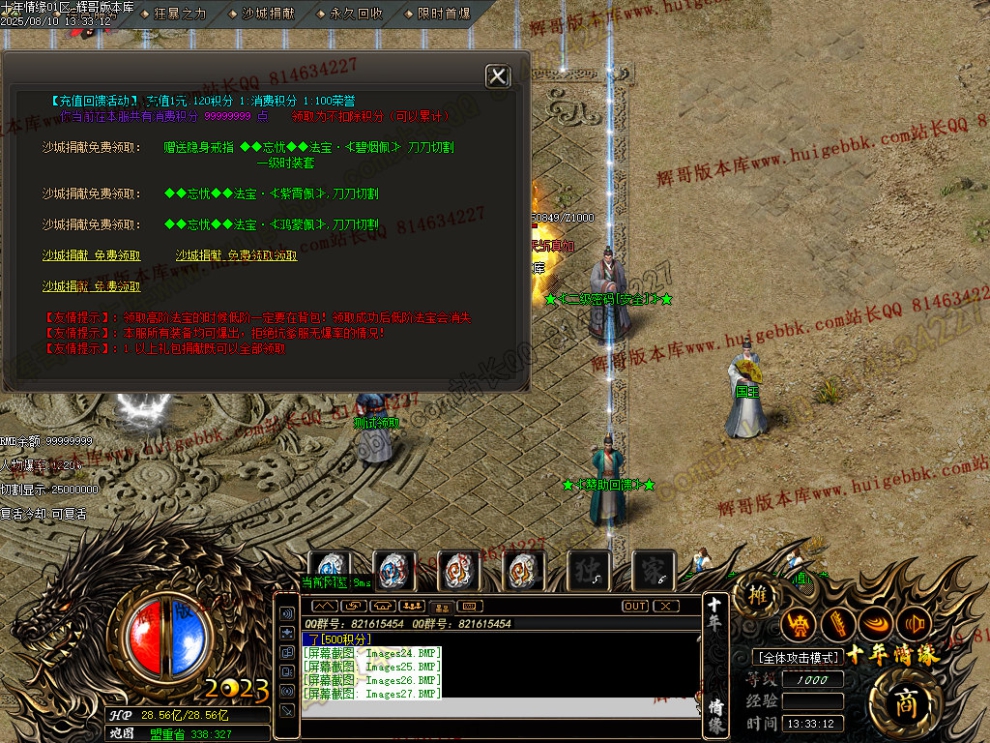Click the chat text input field

point(500,709)
